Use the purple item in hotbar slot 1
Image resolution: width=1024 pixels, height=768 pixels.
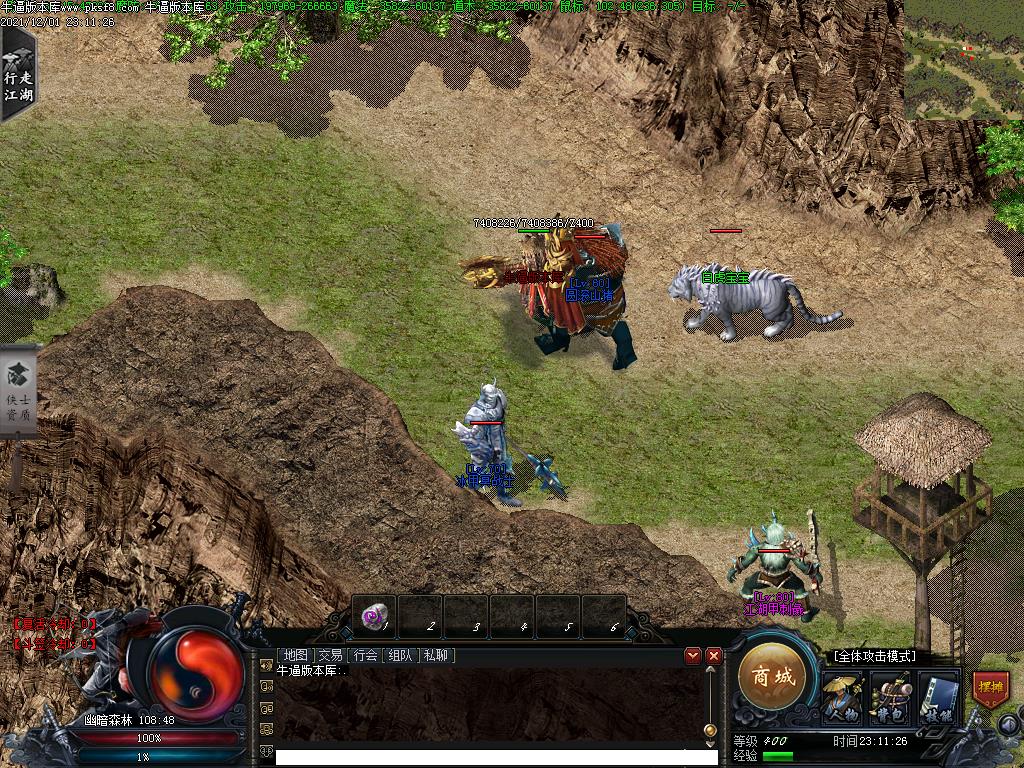pyautogui.click(x=374, y=617)
